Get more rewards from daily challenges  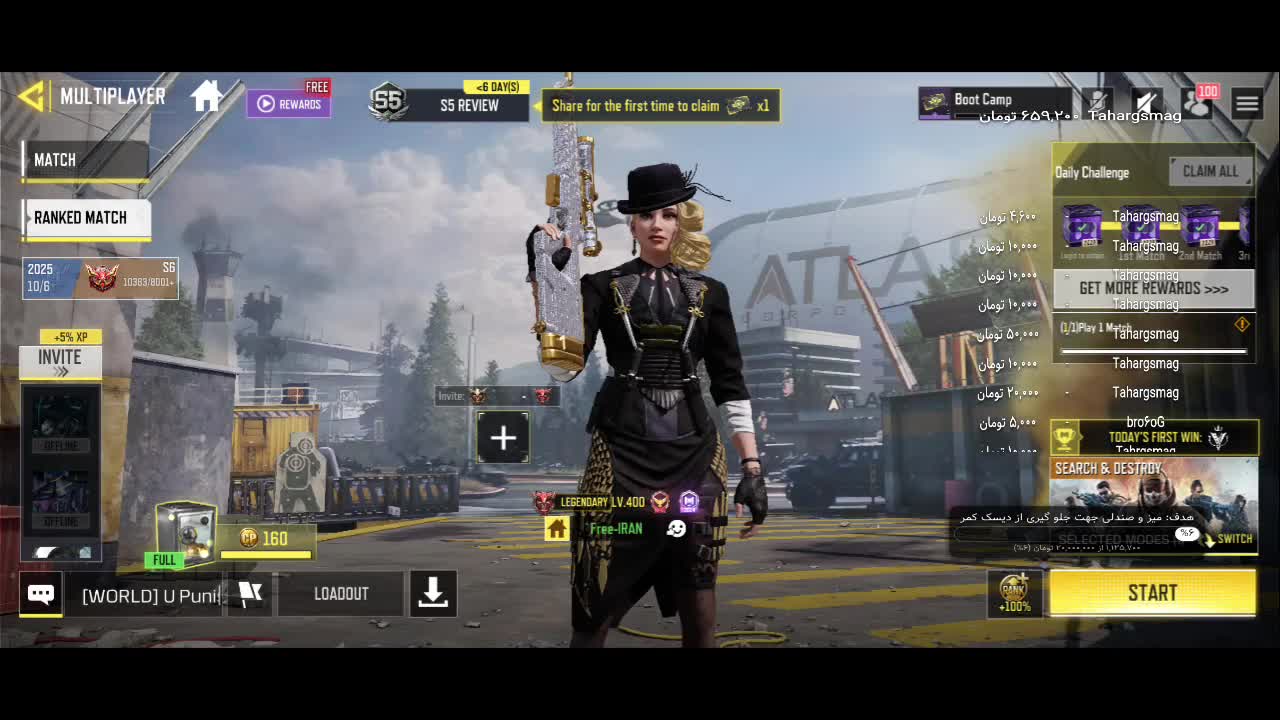1153,289
